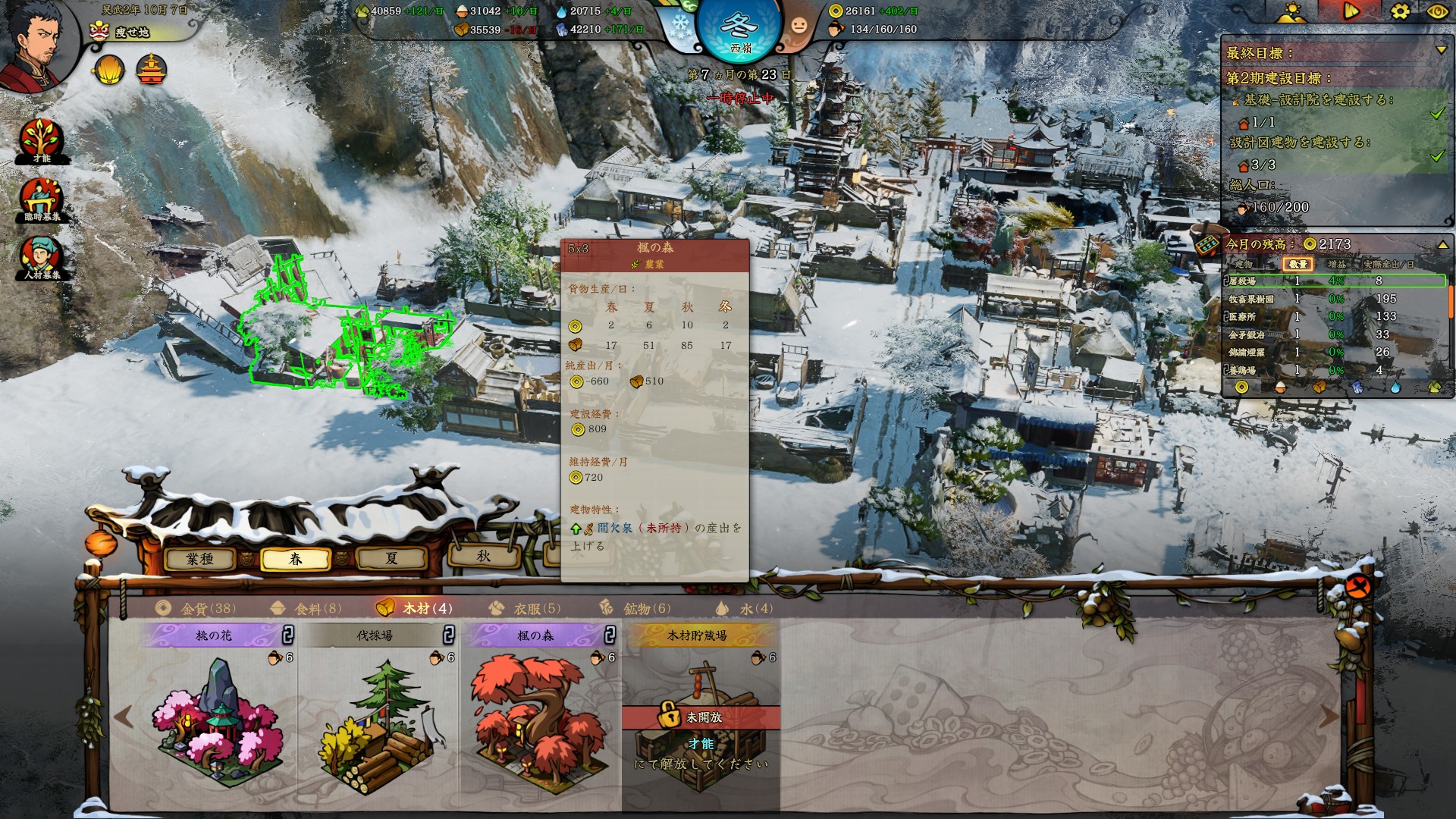1456x819 pixels.
Task: Collapse the 今月の残高 balance panel
Action: (1442, 245)
